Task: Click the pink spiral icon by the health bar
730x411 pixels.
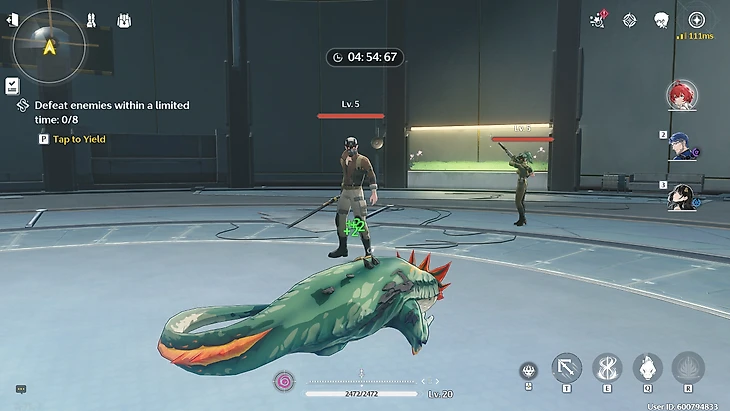Action: click(x=284, y=381)
